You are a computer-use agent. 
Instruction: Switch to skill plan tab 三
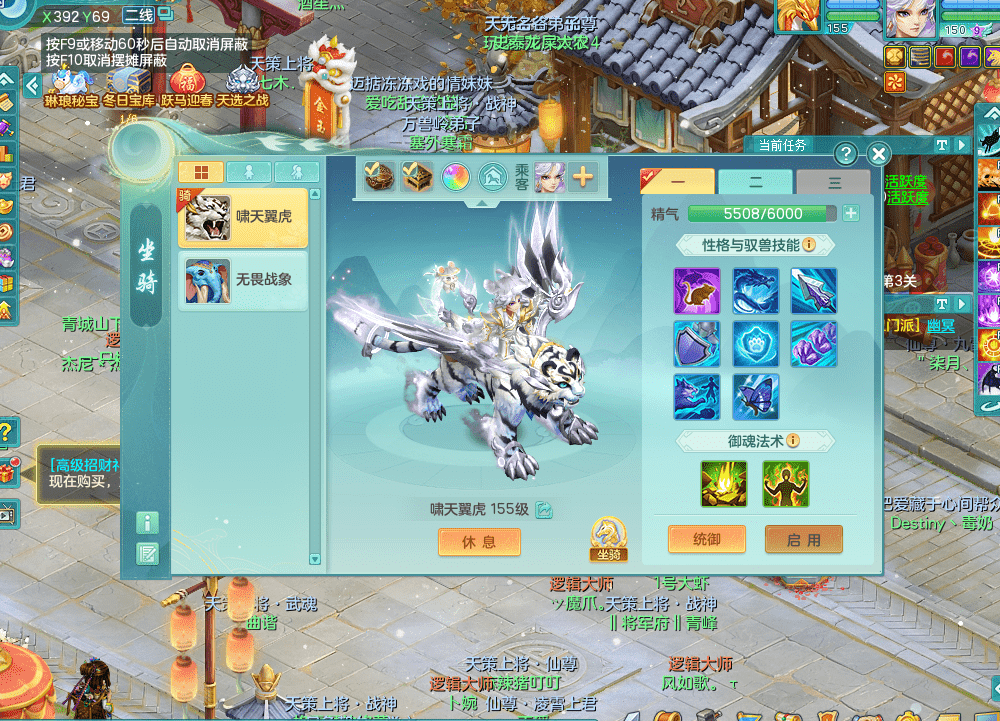coord(834,182)
